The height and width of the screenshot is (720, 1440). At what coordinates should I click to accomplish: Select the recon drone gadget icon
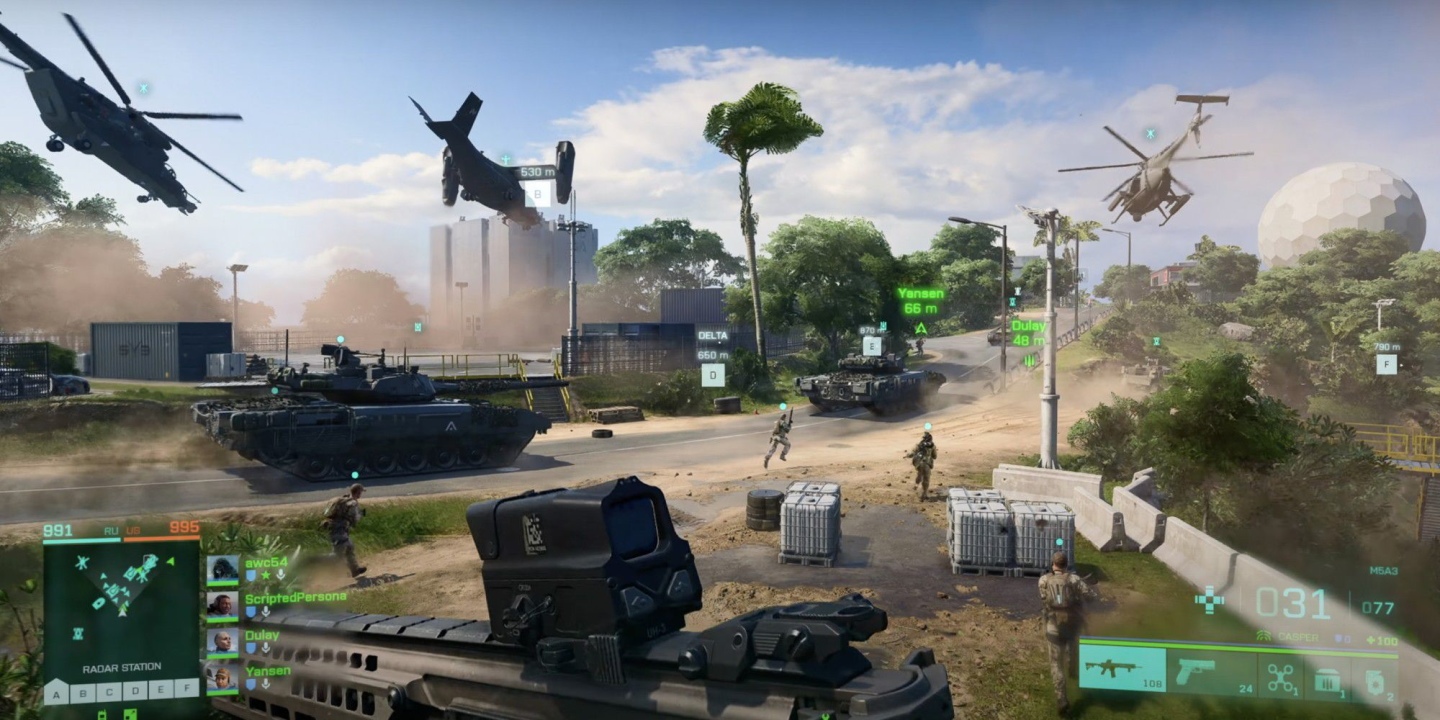[1280, 678]
